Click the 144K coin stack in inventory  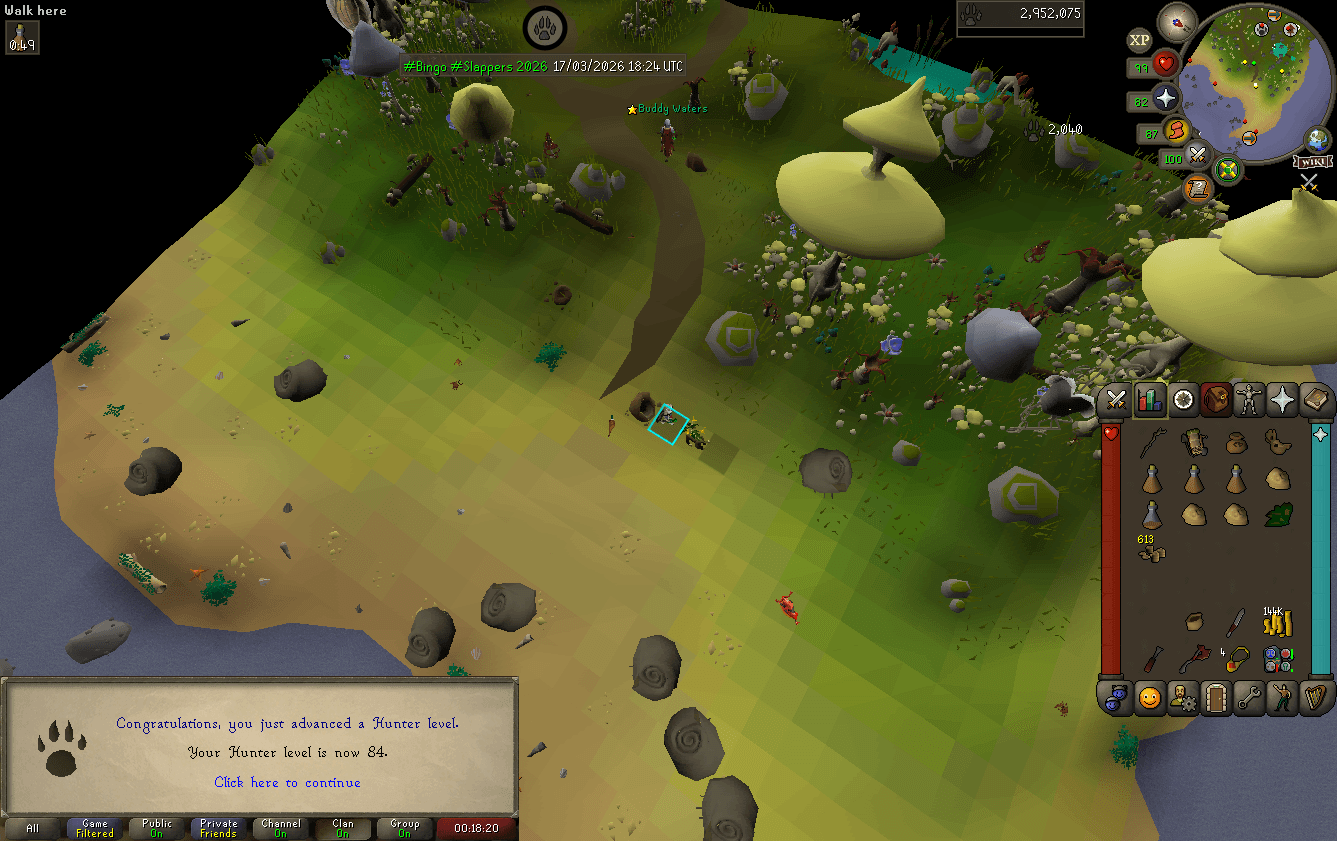(x=1277, y=622)
